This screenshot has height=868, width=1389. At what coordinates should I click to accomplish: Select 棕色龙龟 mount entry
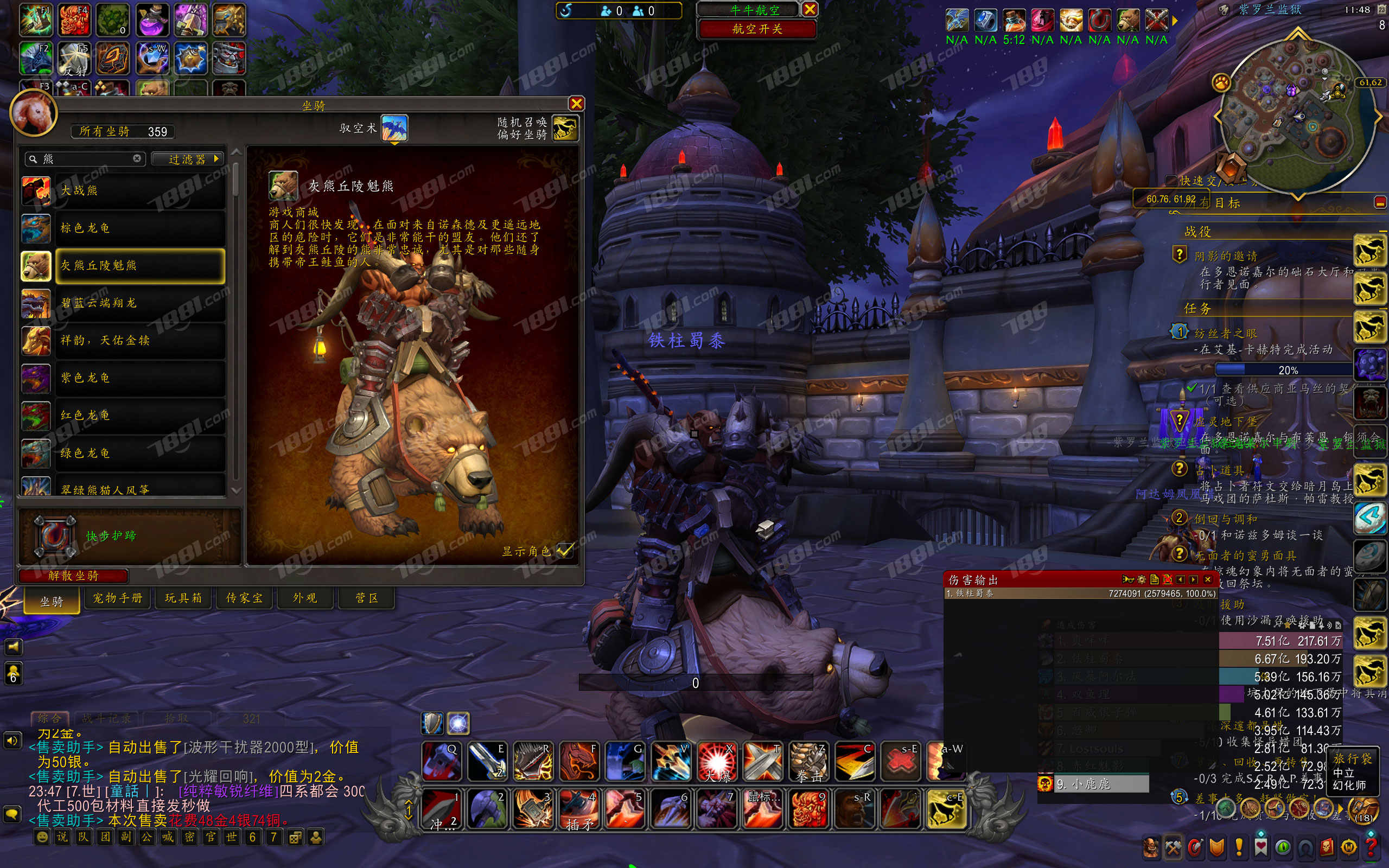coord(139,228)
